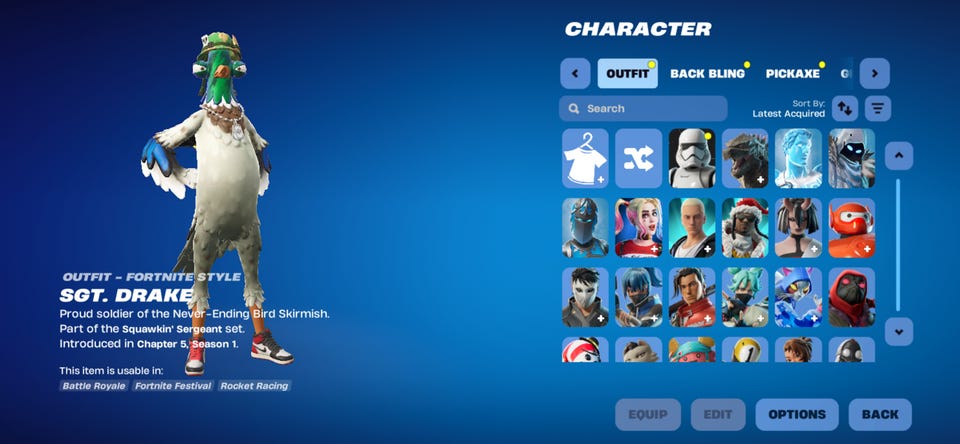Viewport: 960px width, 444px height.
Task: Click the outfit search field
Action: click(643, 108)
